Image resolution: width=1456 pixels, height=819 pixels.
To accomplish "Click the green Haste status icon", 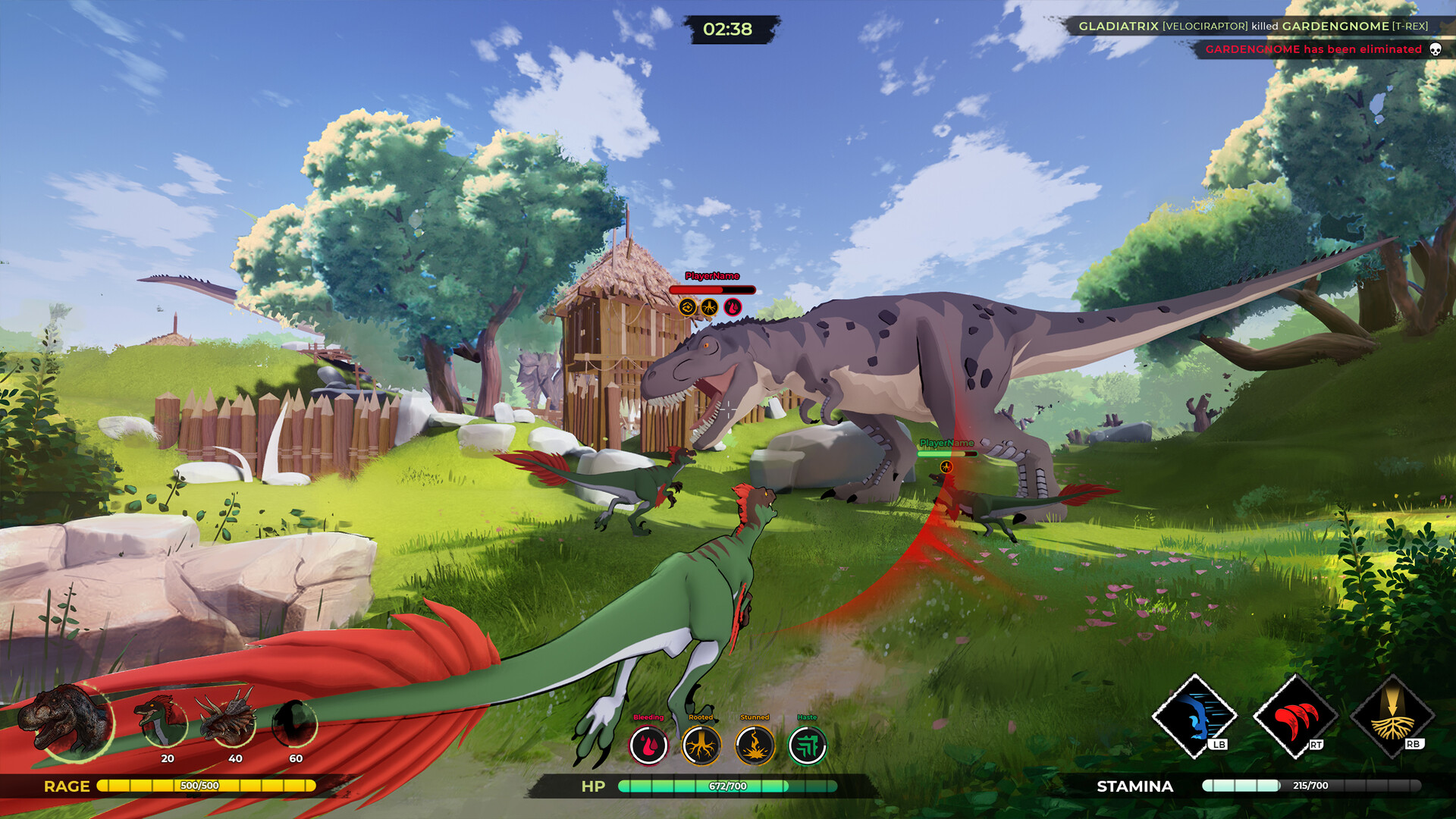I will [x=807, y=745].
